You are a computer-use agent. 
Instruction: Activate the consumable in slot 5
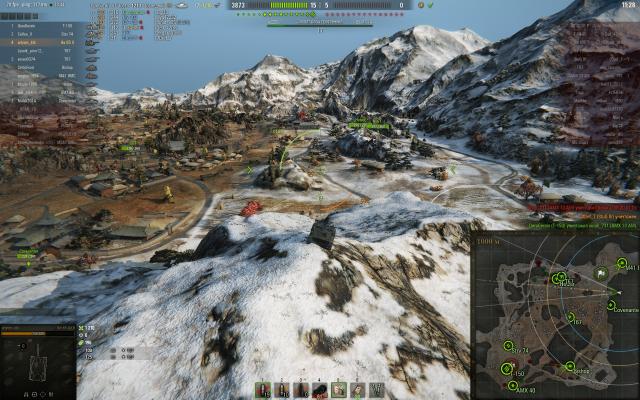[339, 389]
